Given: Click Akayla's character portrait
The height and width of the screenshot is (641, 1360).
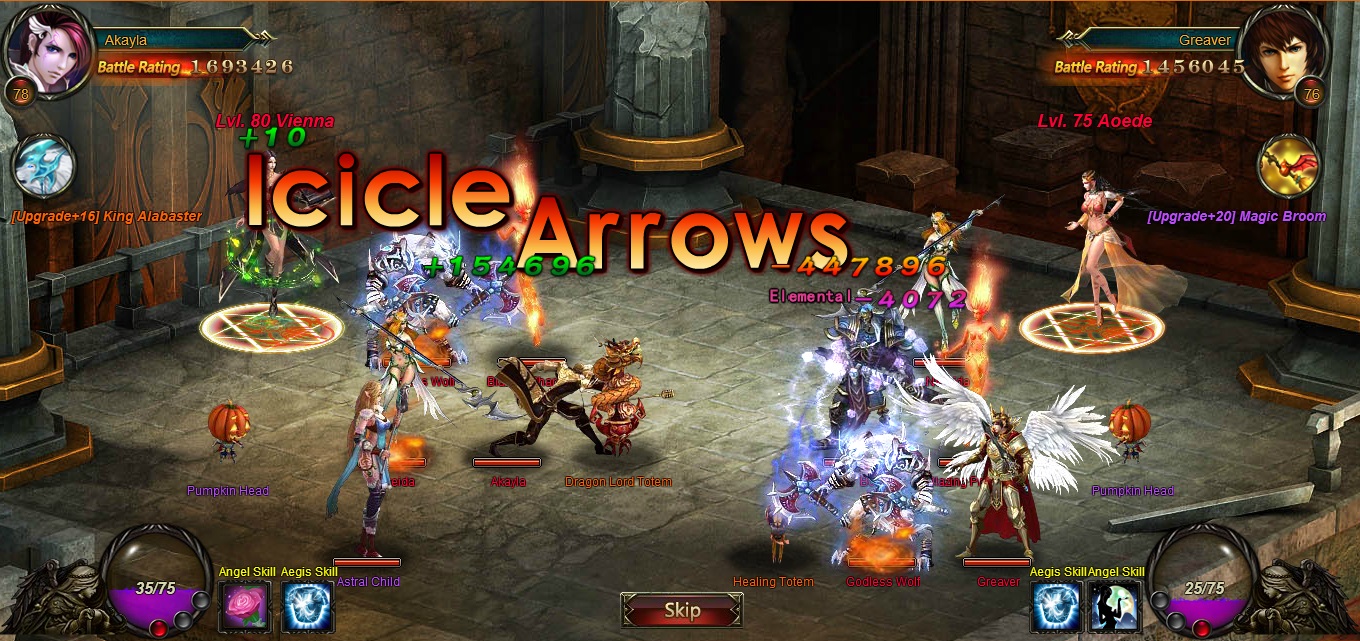Looking at the screenshot, I should tap(47, 50).
